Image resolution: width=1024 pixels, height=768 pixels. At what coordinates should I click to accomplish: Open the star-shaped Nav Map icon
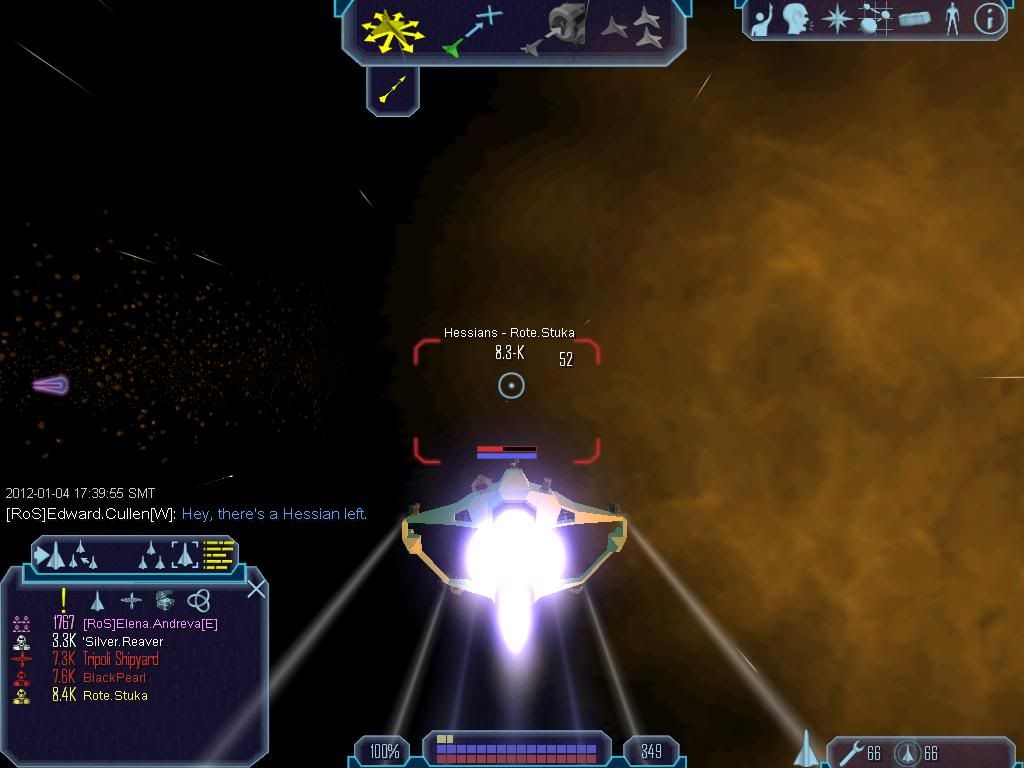click(835, 18)
